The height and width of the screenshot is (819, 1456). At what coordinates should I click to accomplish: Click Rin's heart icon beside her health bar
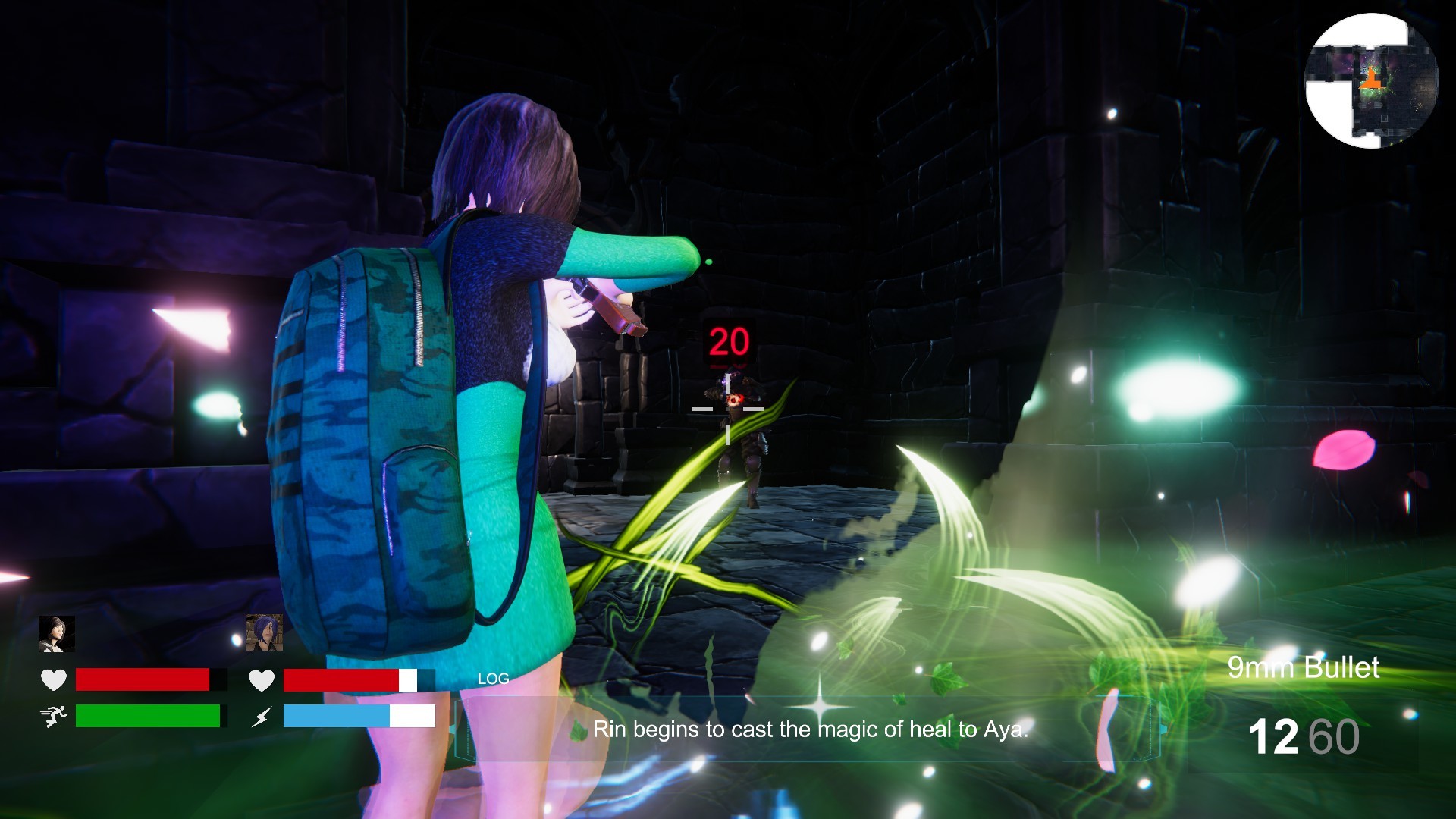pyautogui.click(x=262, y=680)
